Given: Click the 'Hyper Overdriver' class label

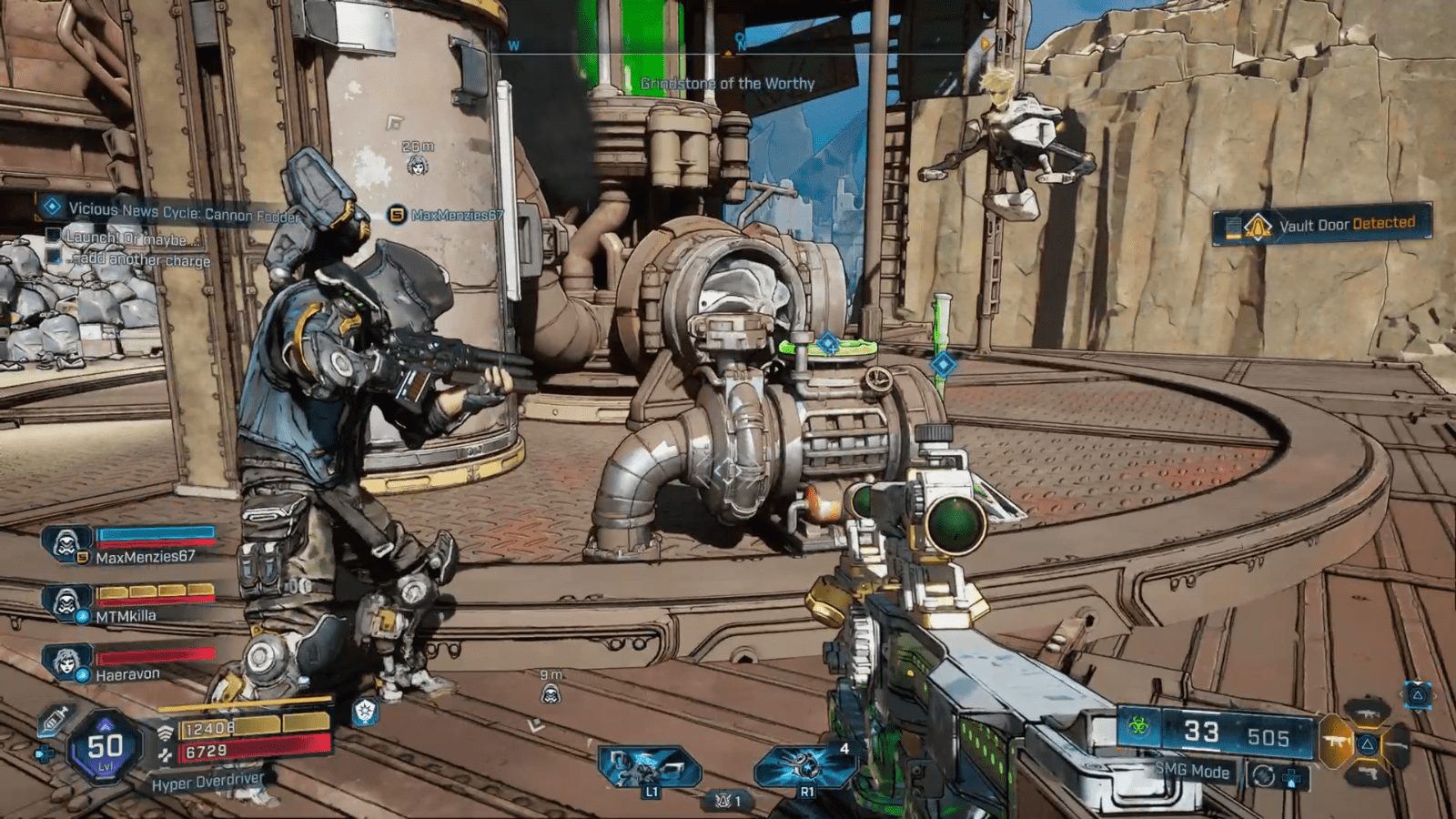Looking at the screenshot, I should (208, 780).
